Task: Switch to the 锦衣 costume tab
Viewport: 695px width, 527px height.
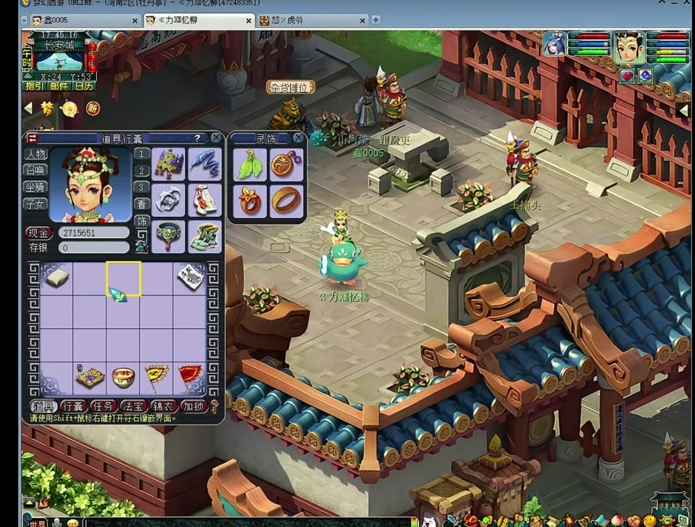Action: pos(165,406)
